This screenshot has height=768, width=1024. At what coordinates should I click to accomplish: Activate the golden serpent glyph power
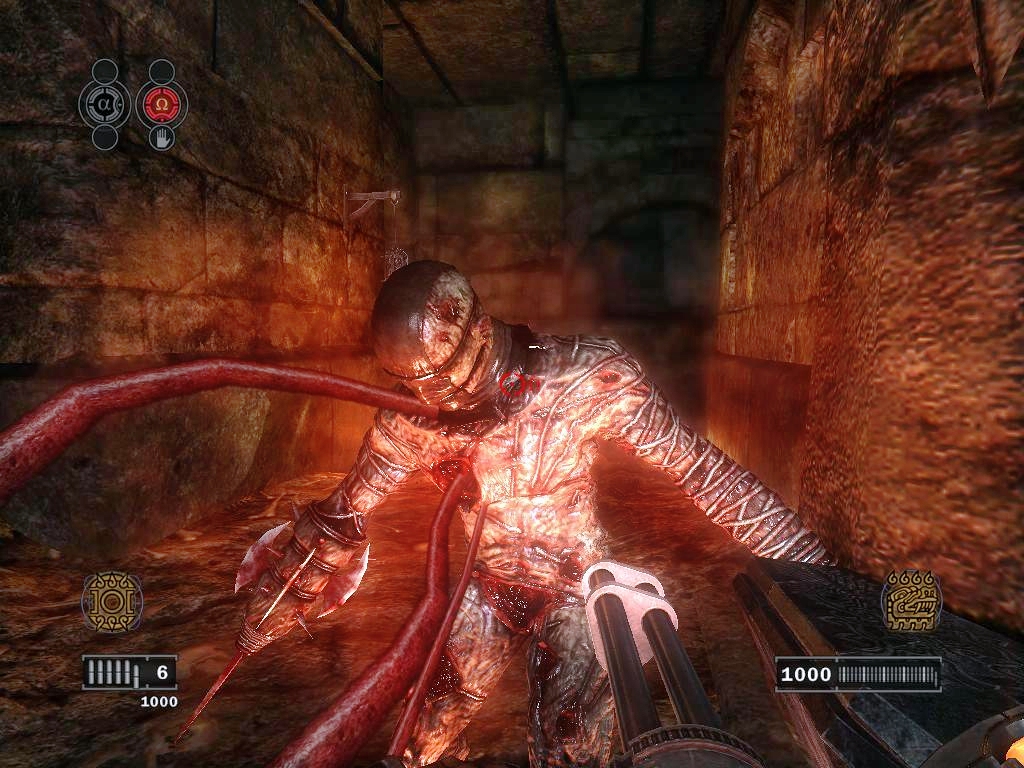[x=911, y=601]
